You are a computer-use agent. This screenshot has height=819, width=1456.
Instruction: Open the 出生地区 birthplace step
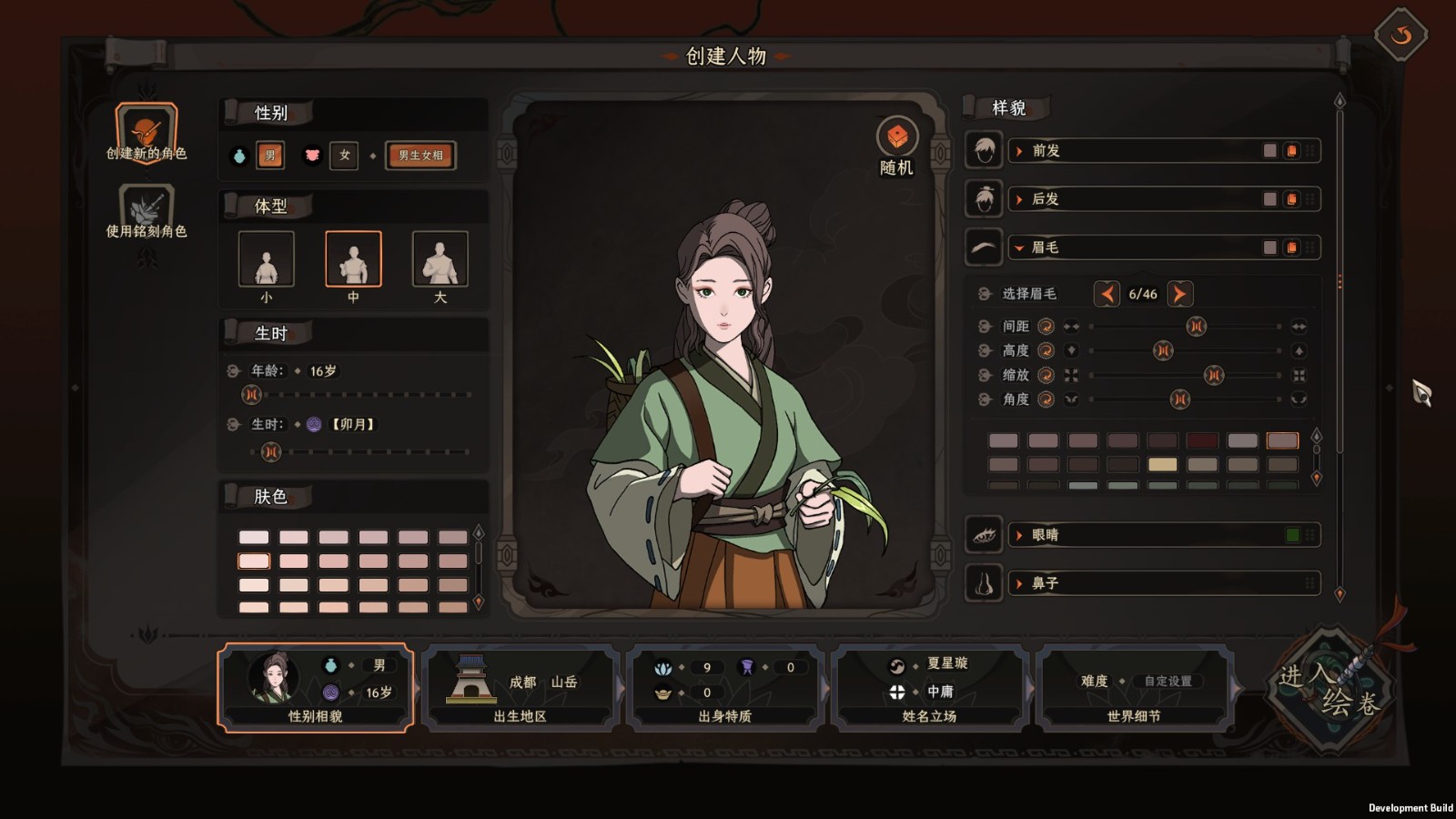click(520, 688)
